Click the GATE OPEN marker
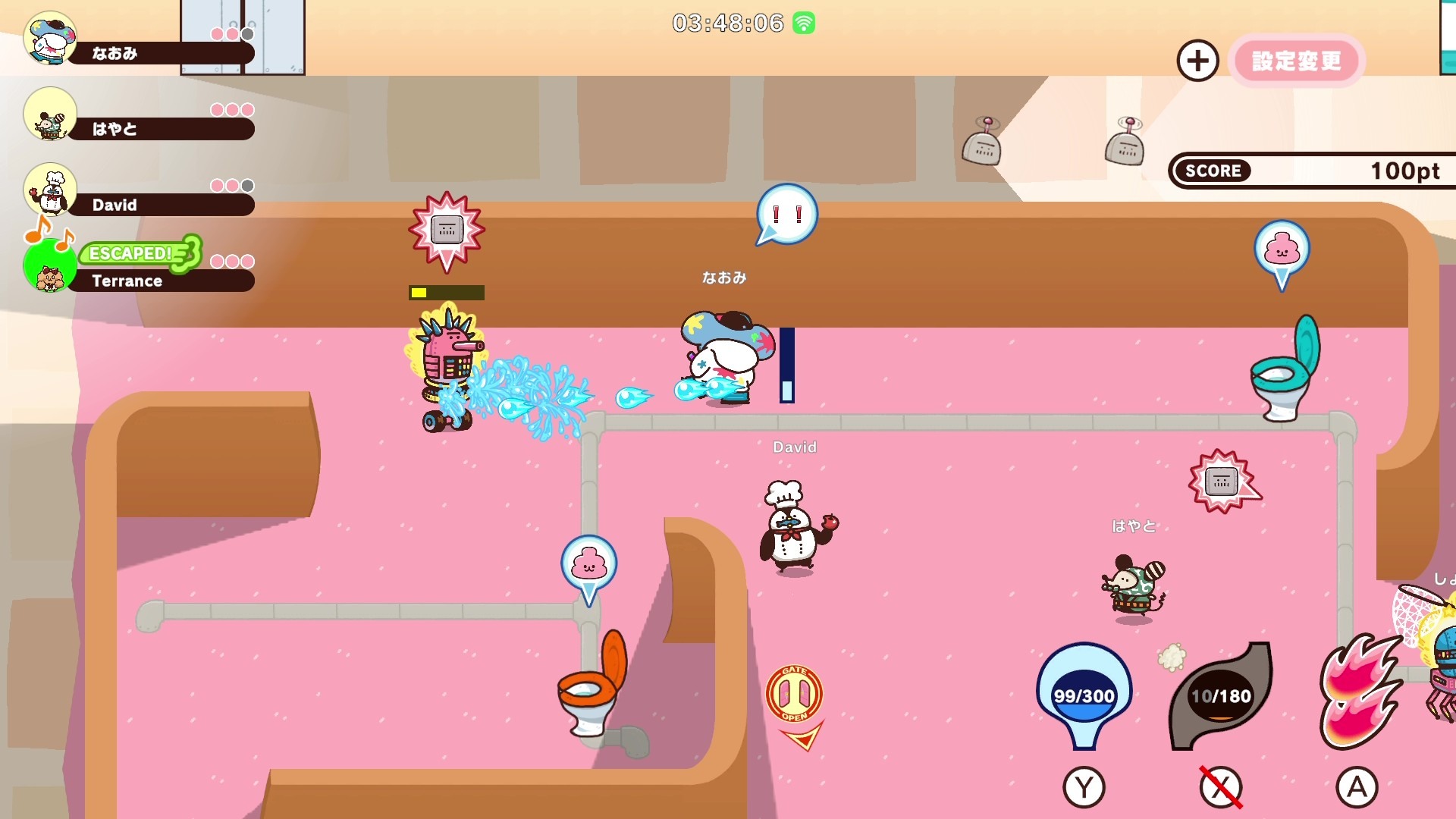The width and height of the screenshot is (1456, 819). tap(794, 694)
